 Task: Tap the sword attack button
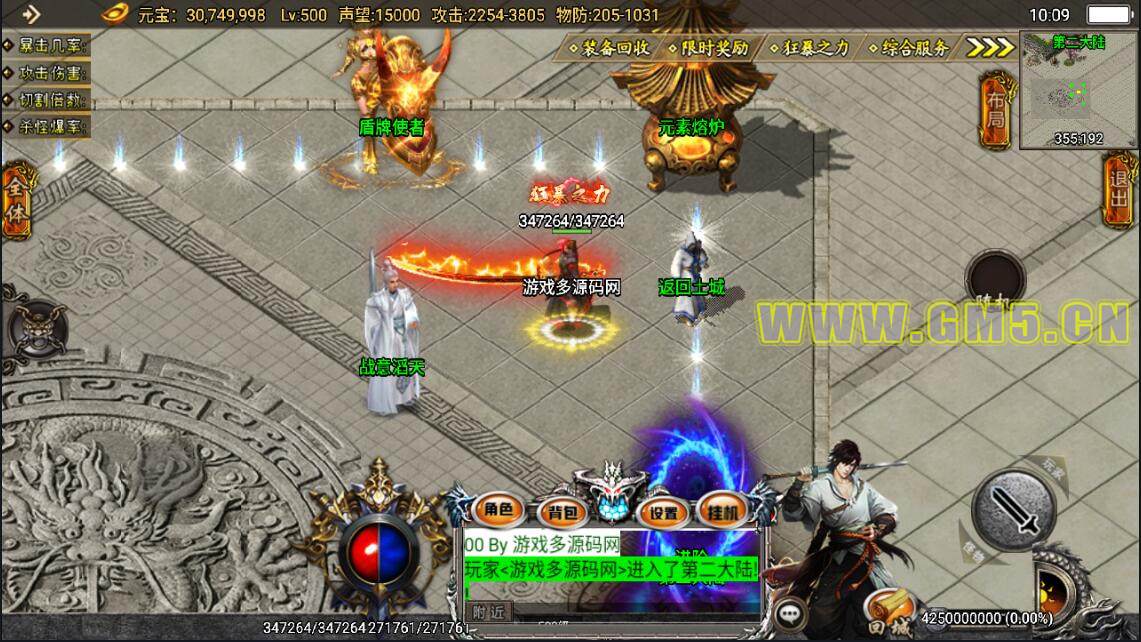1013,510
